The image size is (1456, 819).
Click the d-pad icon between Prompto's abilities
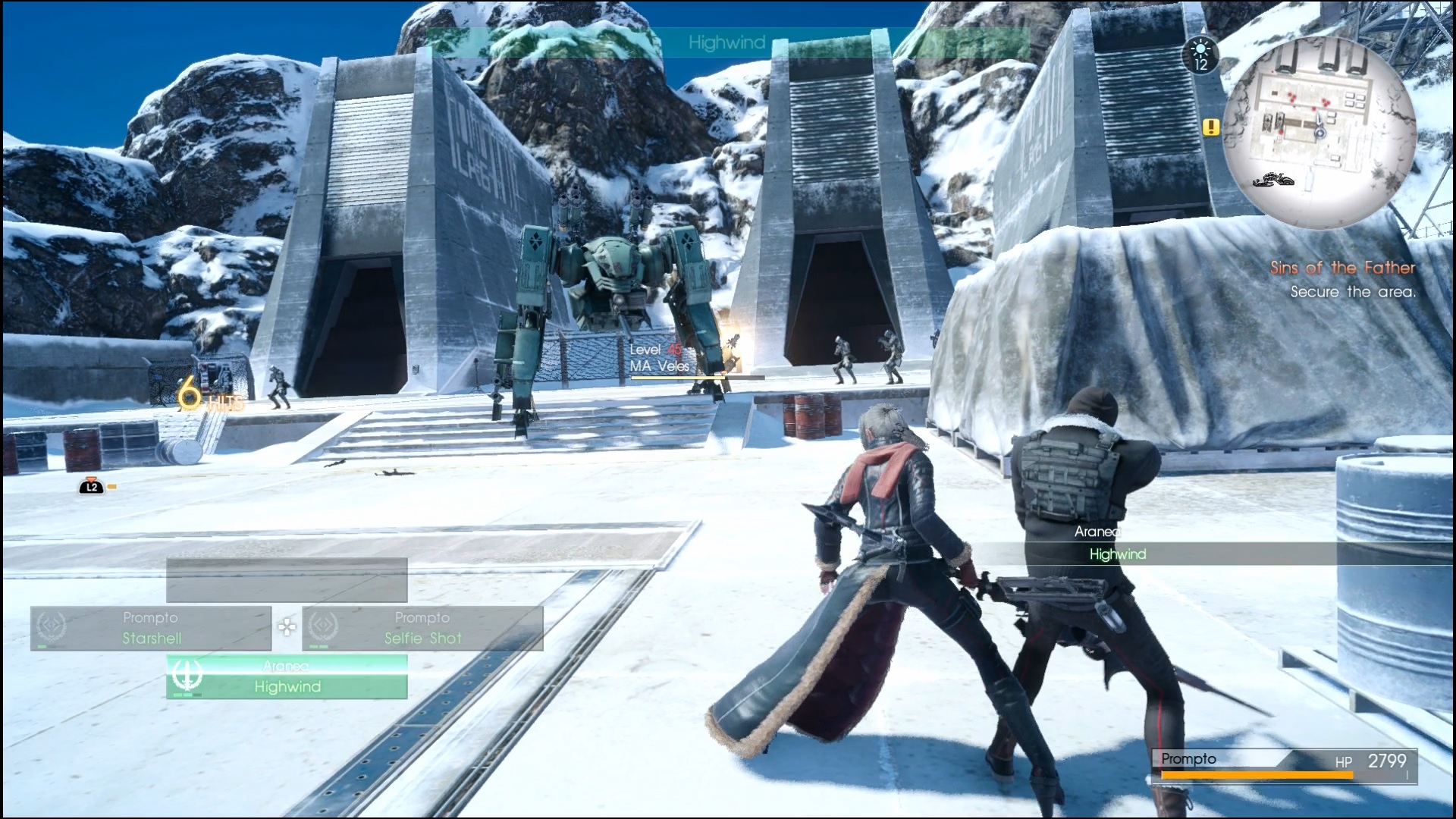click(x=287, y=627)
